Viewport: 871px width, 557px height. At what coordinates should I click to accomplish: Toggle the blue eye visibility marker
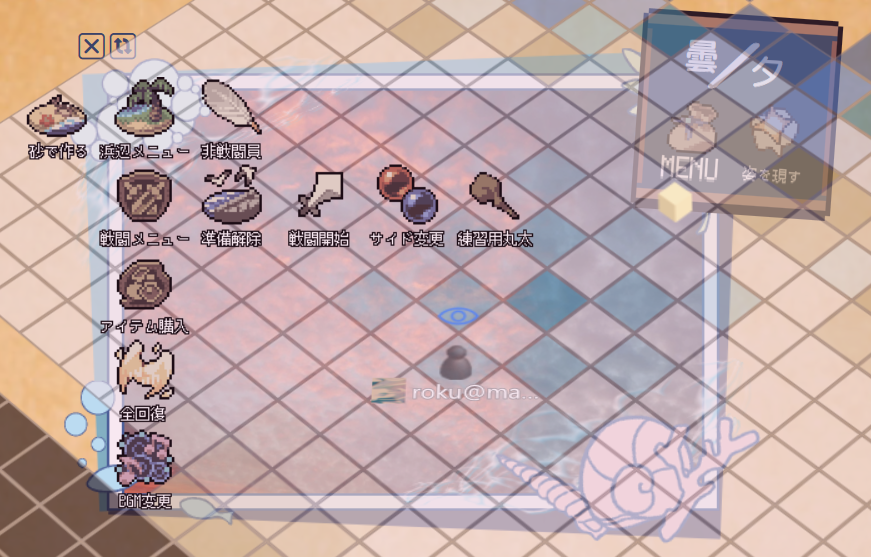tap(458, 316)
